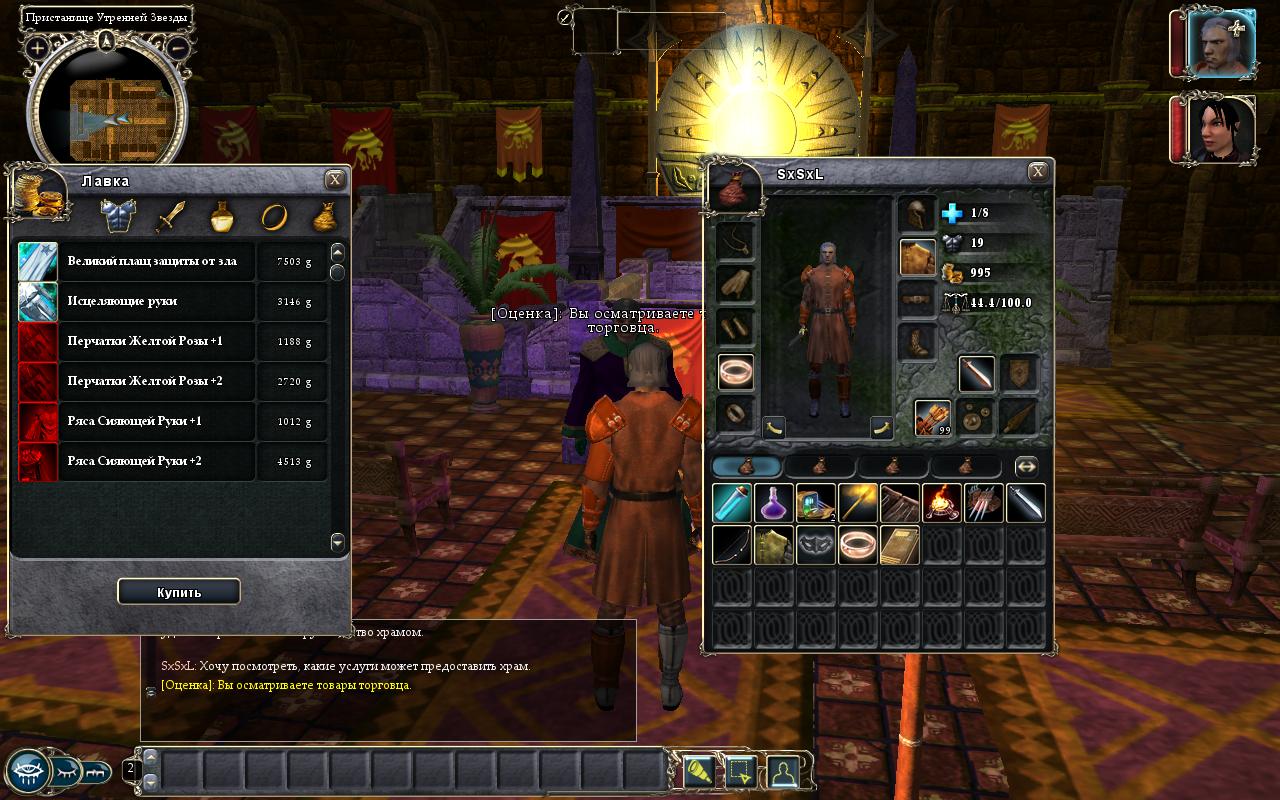
Task: Select the equipped boots slot
Action: click(x=917, y=343)
